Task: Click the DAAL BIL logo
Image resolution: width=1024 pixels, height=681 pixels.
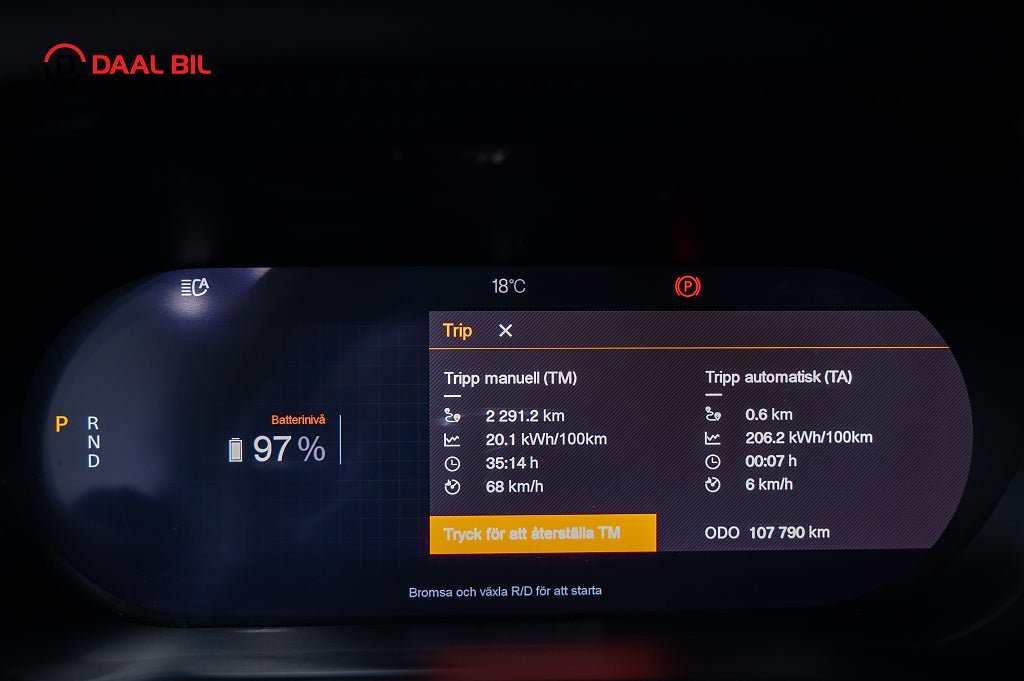Action: [127, 63]
